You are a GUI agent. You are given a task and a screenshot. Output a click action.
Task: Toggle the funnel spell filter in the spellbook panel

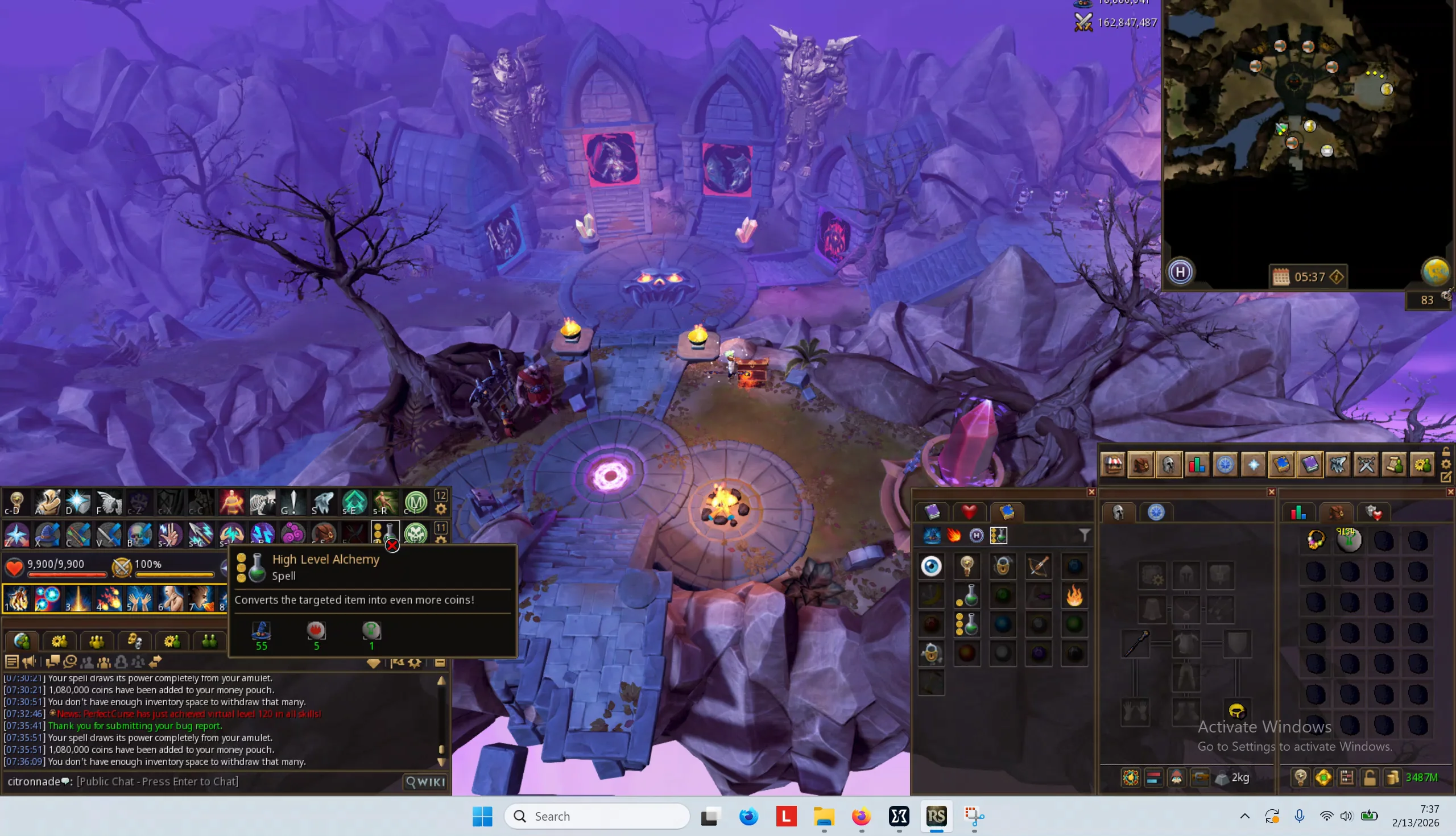1084,535
